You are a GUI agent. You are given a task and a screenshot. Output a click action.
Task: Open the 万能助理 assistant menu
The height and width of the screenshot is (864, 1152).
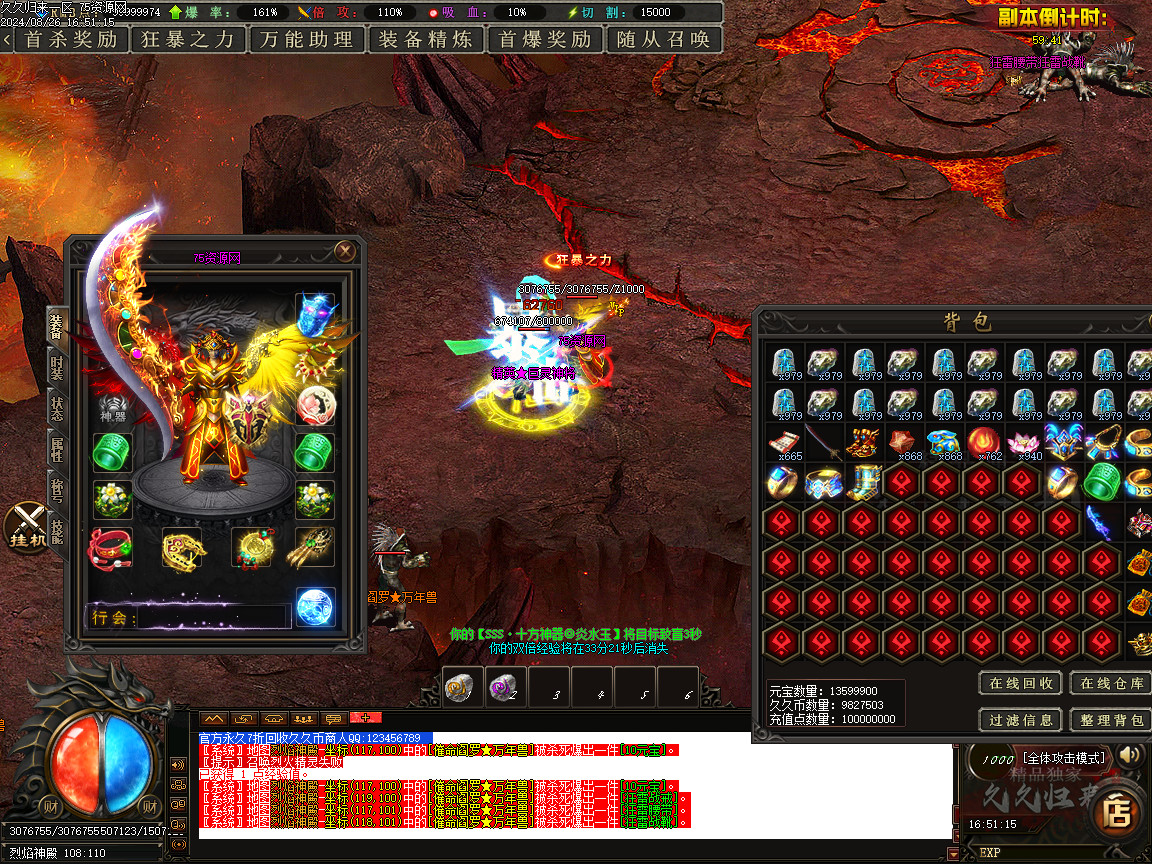click(306, 40)
